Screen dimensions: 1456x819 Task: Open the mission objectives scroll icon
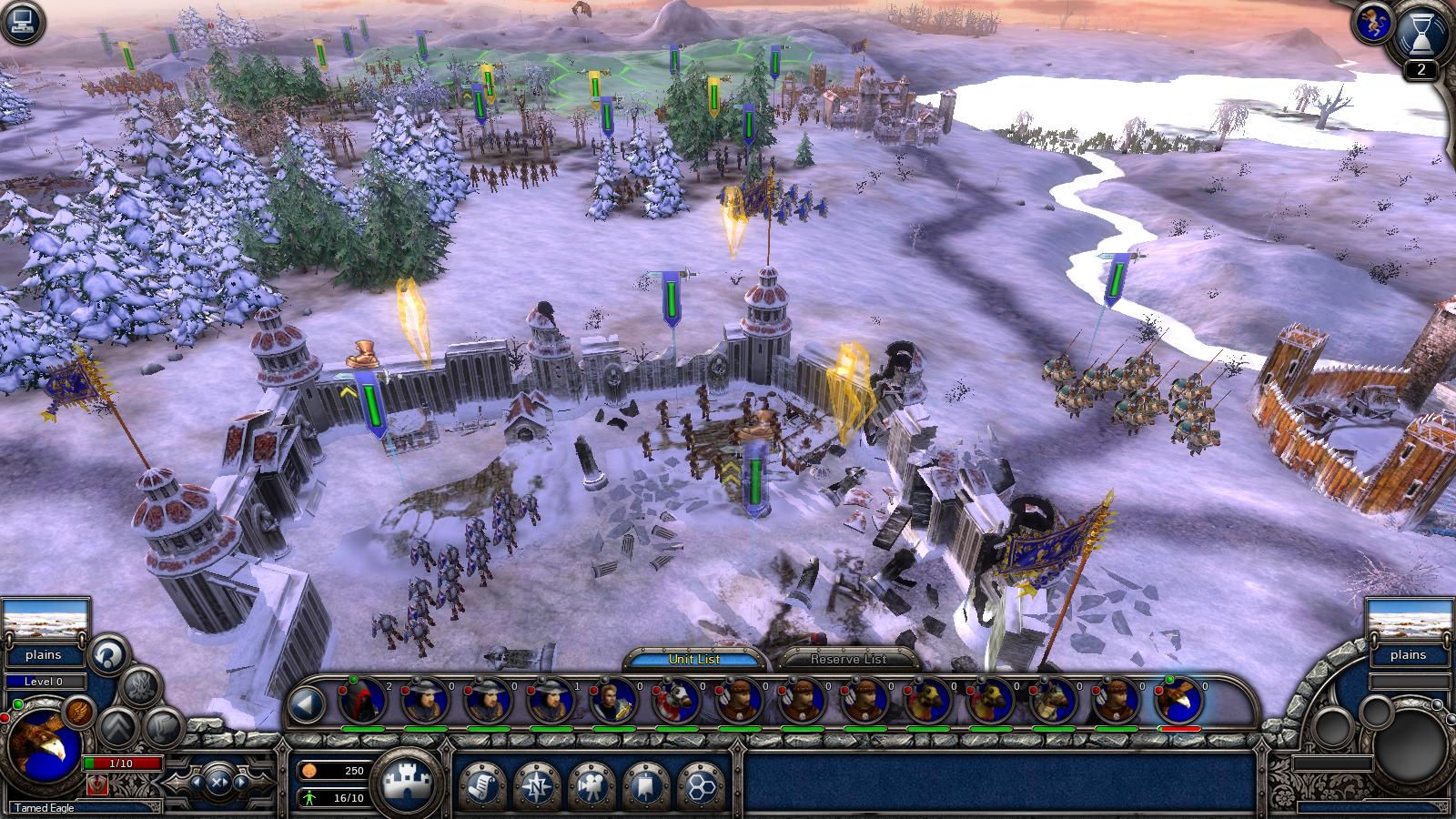483,784
